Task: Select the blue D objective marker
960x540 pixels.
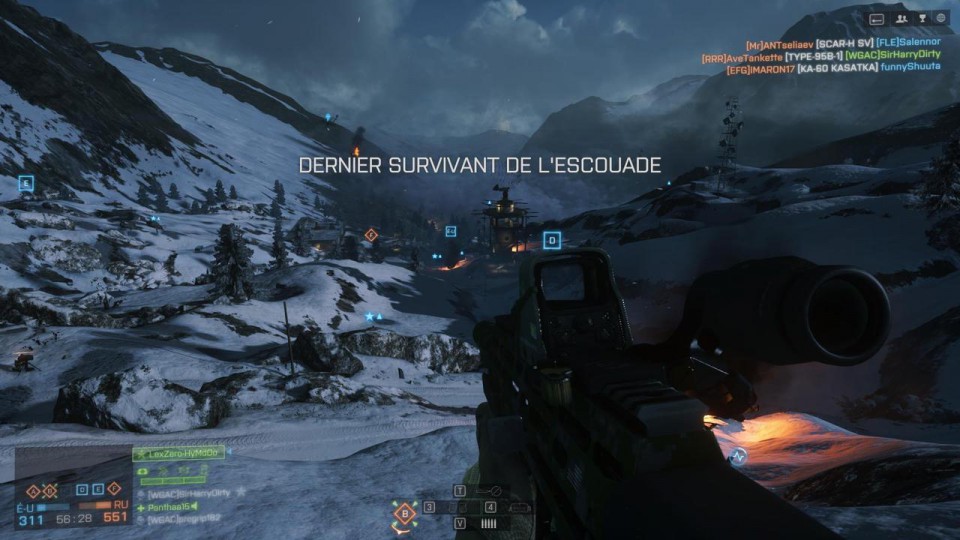Action: pos(551,240)
